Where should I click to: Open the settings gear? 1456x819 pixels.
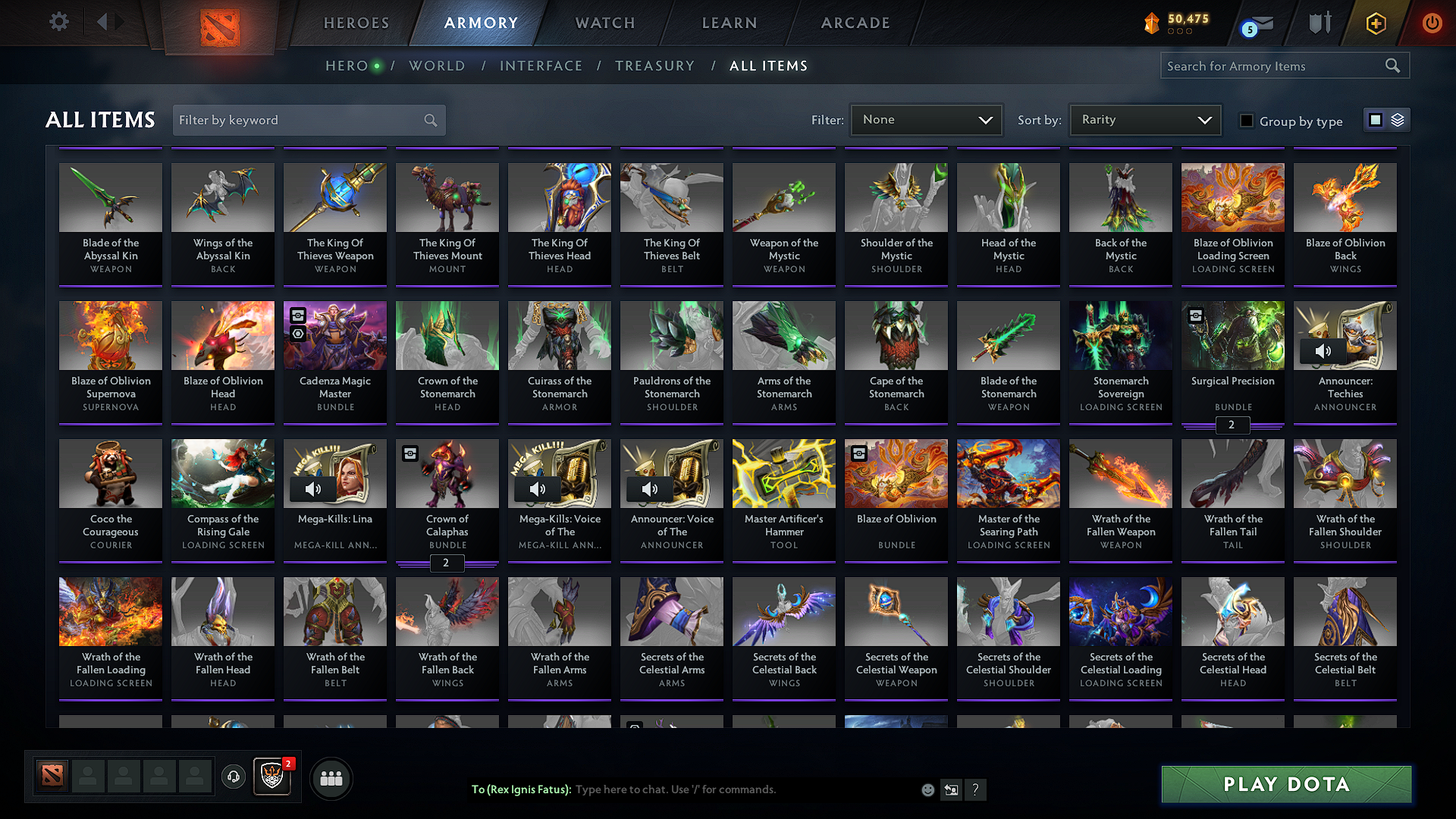(58, 22)
